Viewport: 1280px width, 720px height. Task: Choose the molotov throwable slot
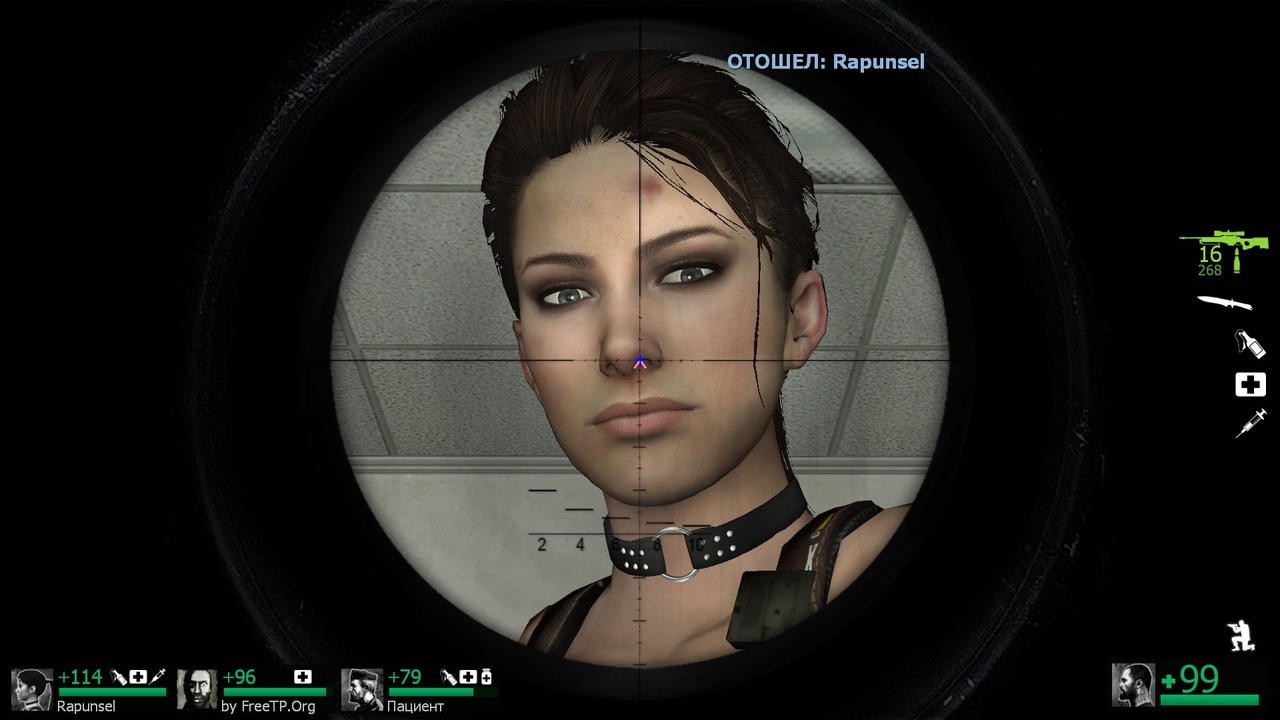[x=1250, y=344]
